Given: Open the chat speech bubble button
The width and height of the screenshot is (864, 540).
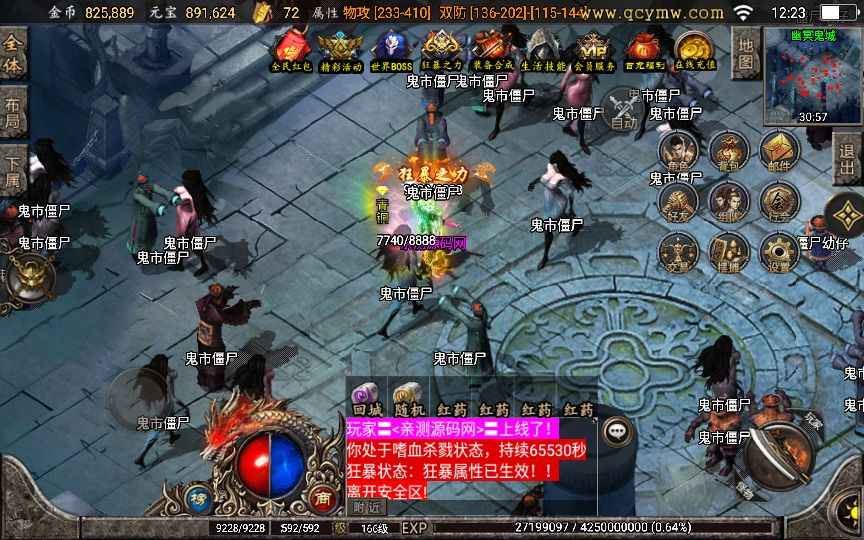Looking at the screenshot, I should (x=619, y=430).
